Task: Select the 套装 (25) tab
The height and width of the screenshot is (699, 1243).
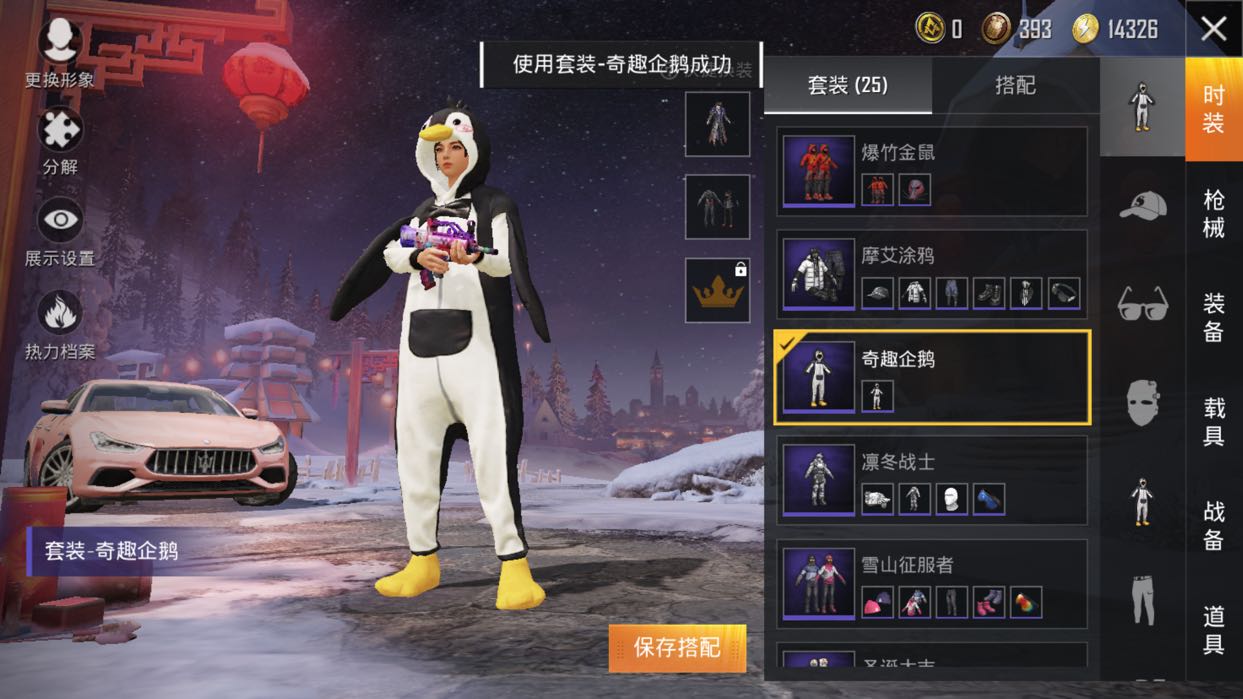Action: [x=848, y=86]
